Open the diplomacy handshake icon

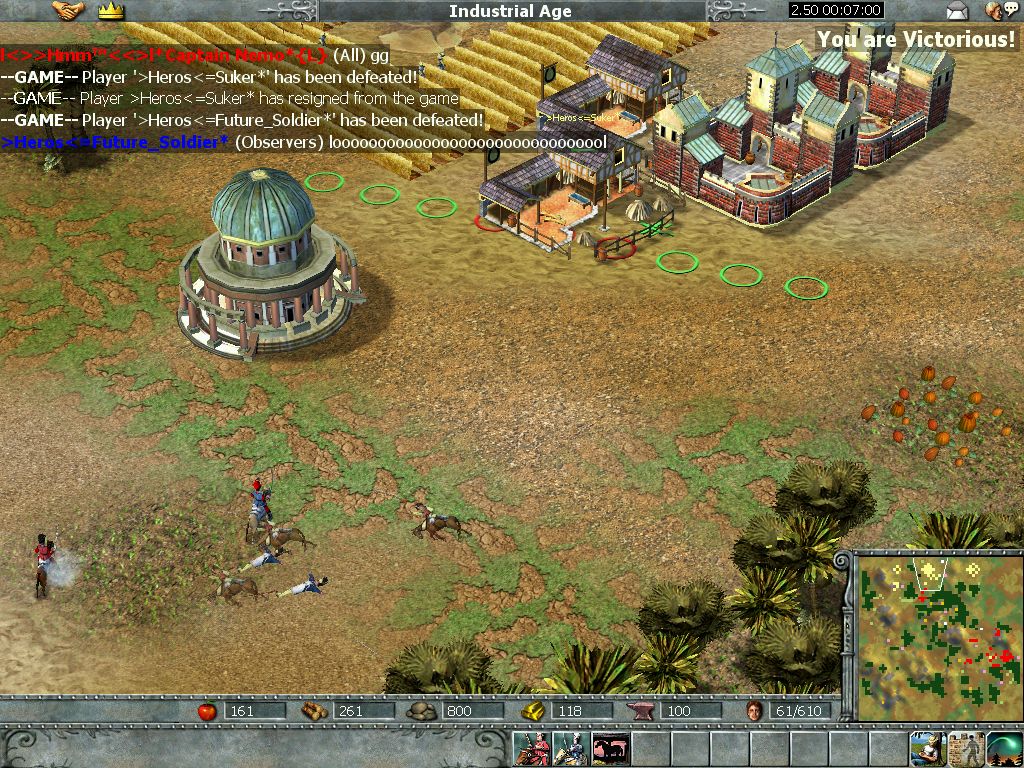tap(68, 11)
